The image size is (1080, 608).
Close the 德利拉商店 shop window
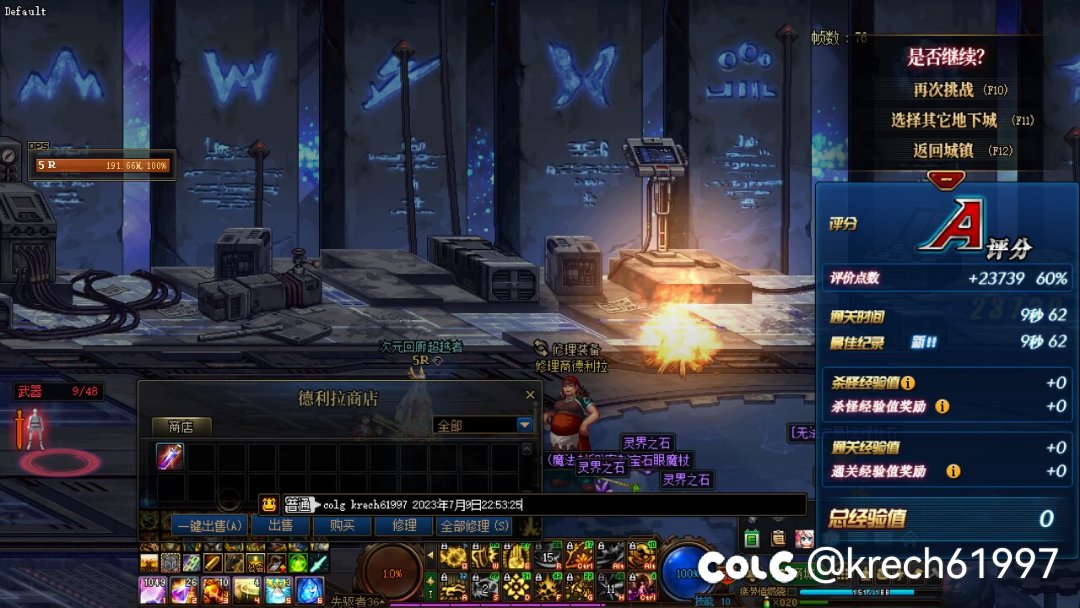pyautogui.click(x=530, y=395)
